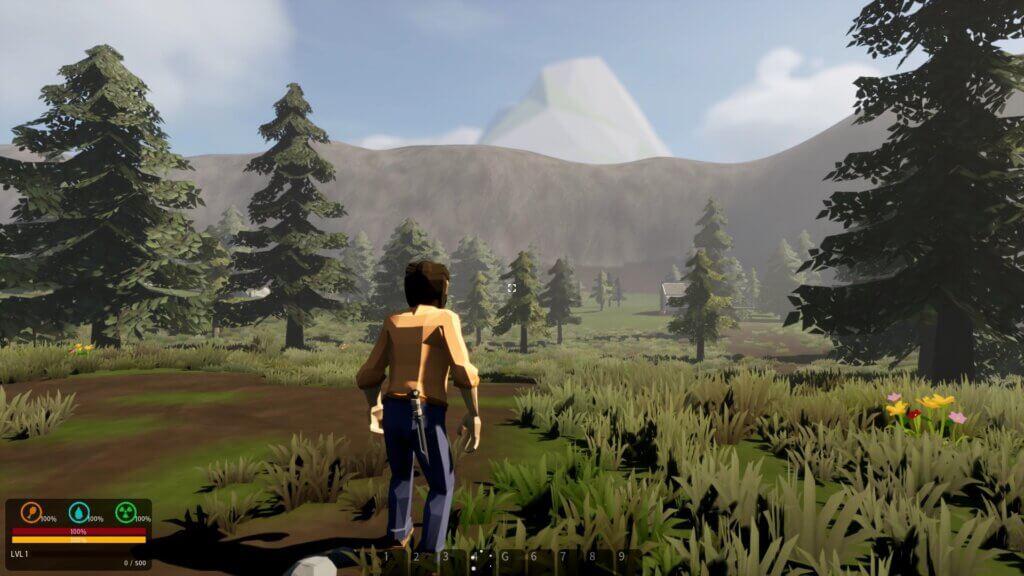Select the item in hotbar slot 4

[476, 558]
